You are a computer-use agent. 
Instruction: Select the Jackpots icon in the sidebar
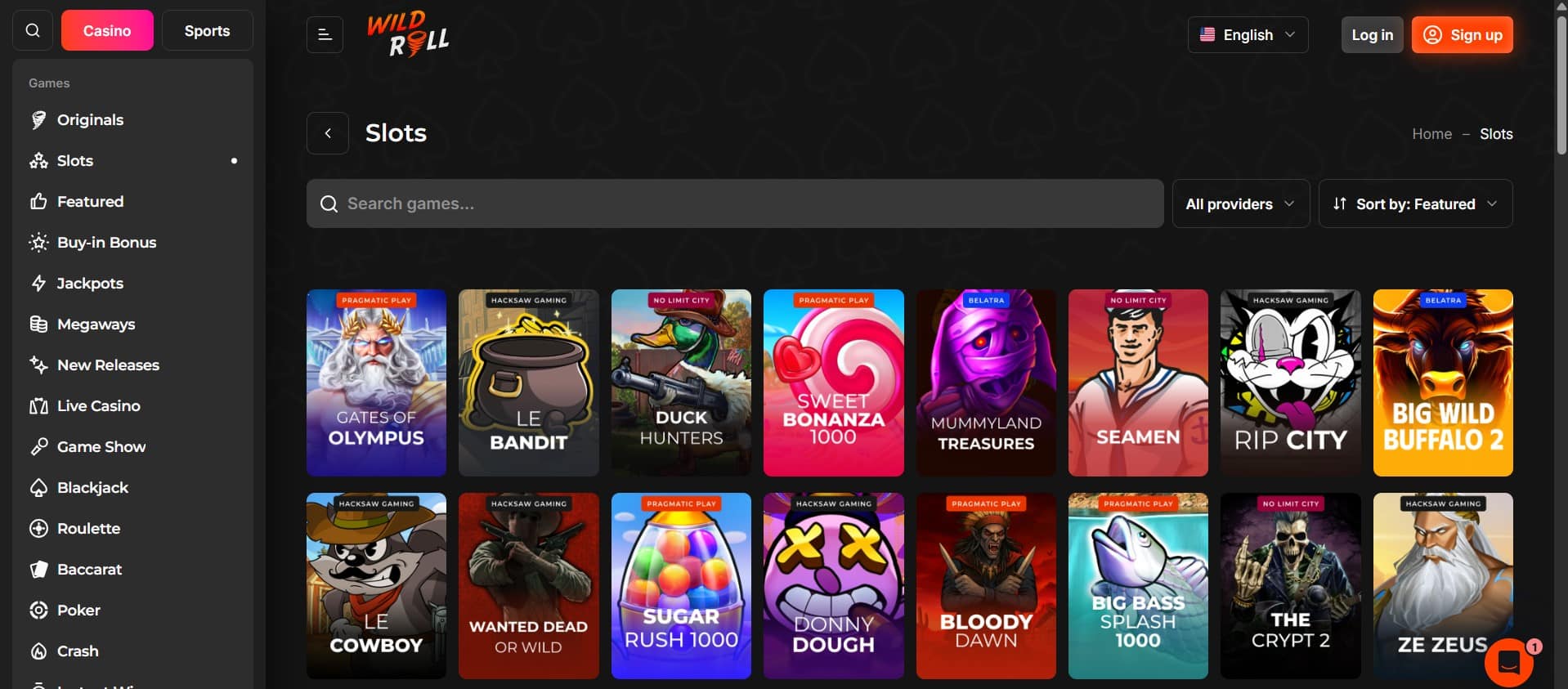coord(38,283)
